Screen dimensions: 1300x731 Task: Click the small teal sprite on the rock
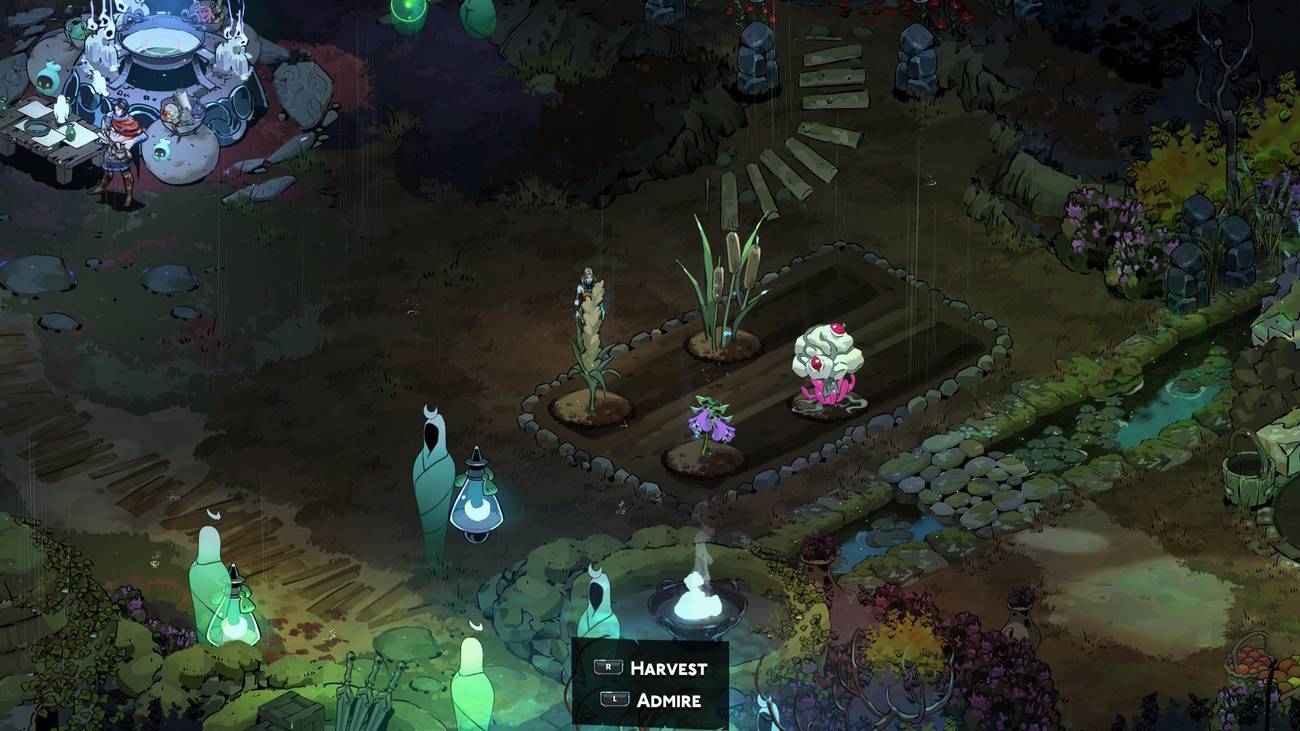pos(162,150)
